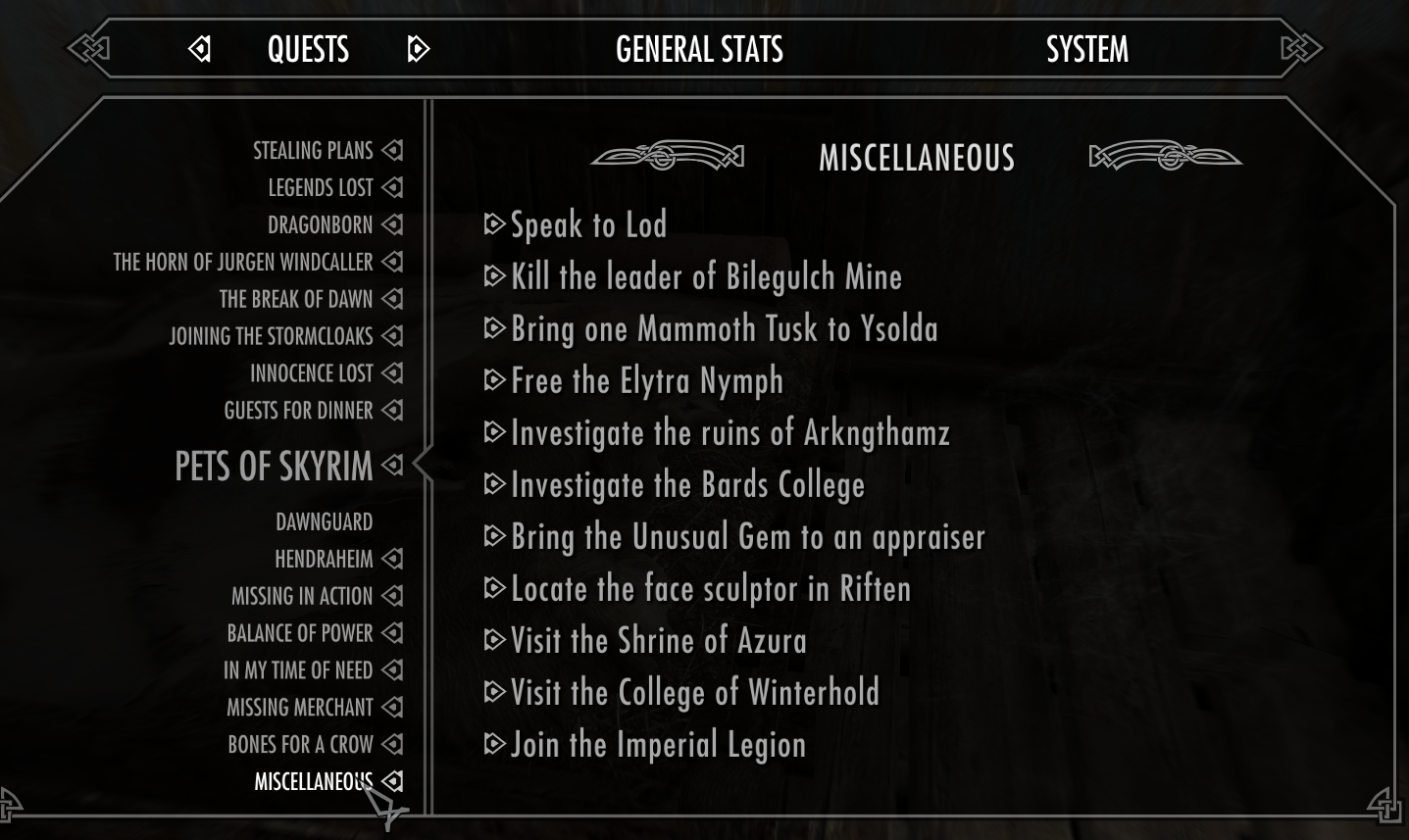Toggle the marker beside Guests for Dinner
This screenshot has width=1409, height=840.
point(391,411)
